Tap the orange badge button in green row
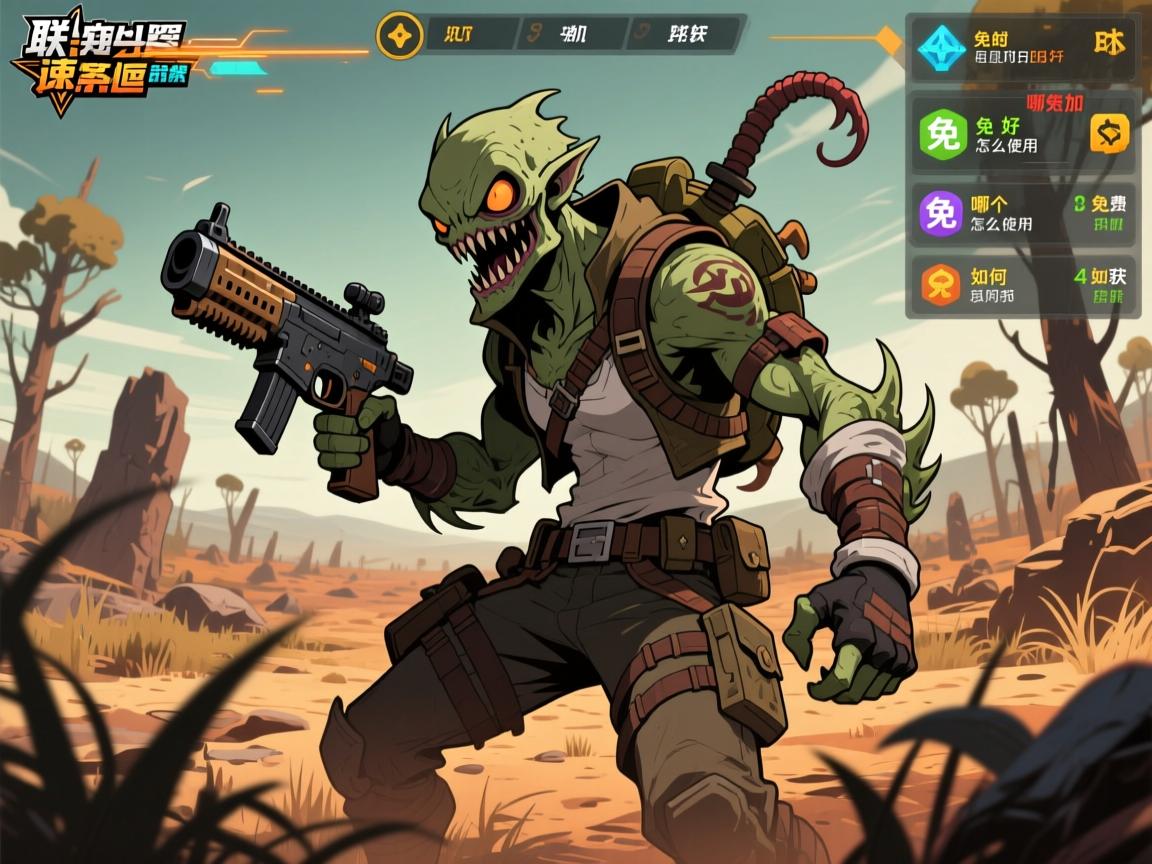 tap(1109, 132)
